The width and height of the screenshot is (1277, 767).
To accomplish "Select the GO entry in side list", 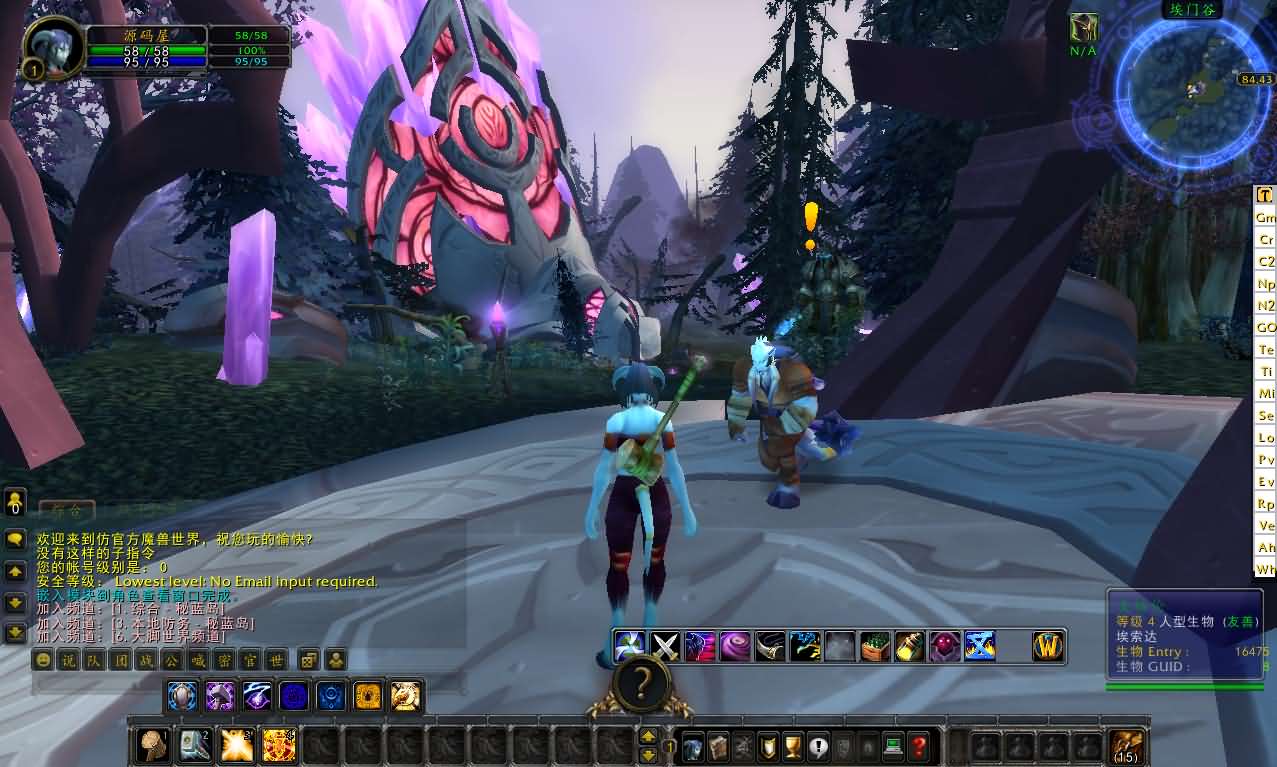I will pos(1266,328).
